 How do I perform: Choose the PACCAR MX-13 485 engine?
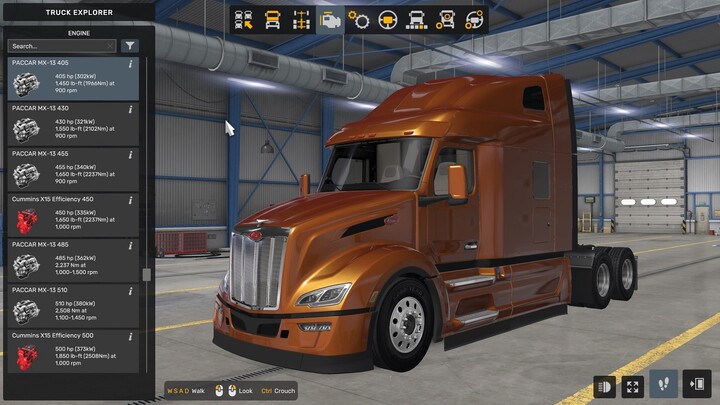(x=72, y=260)
